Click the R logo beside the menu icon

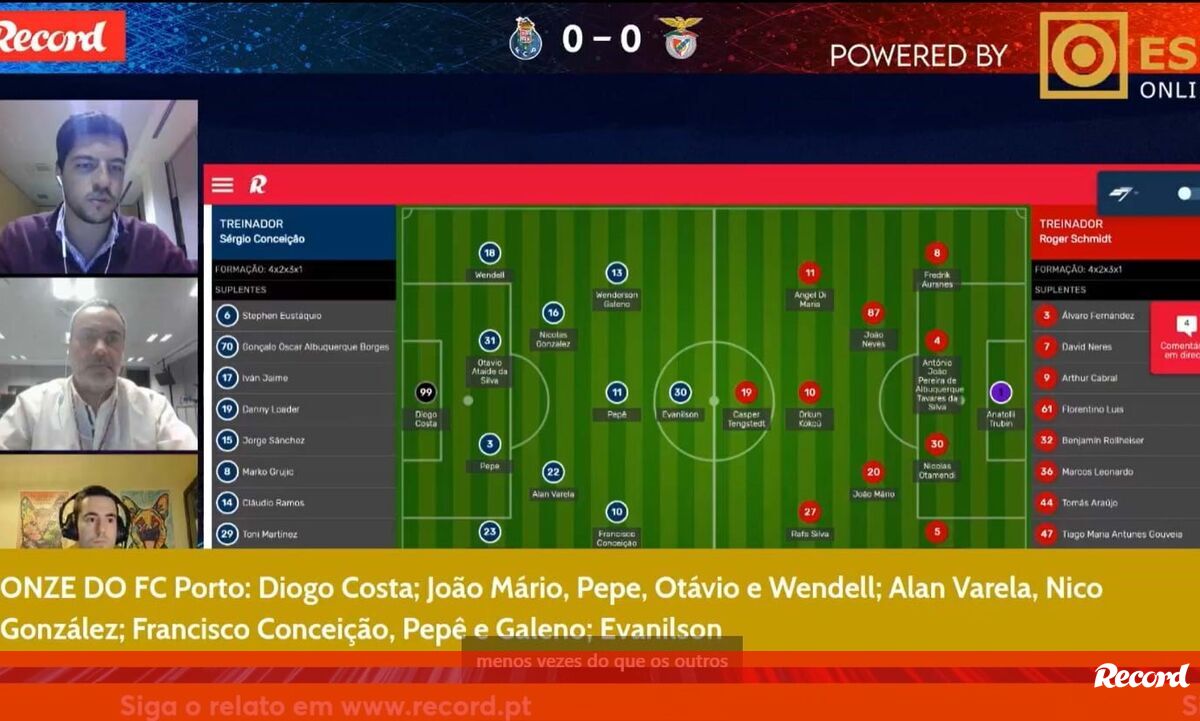pos(258,185)
